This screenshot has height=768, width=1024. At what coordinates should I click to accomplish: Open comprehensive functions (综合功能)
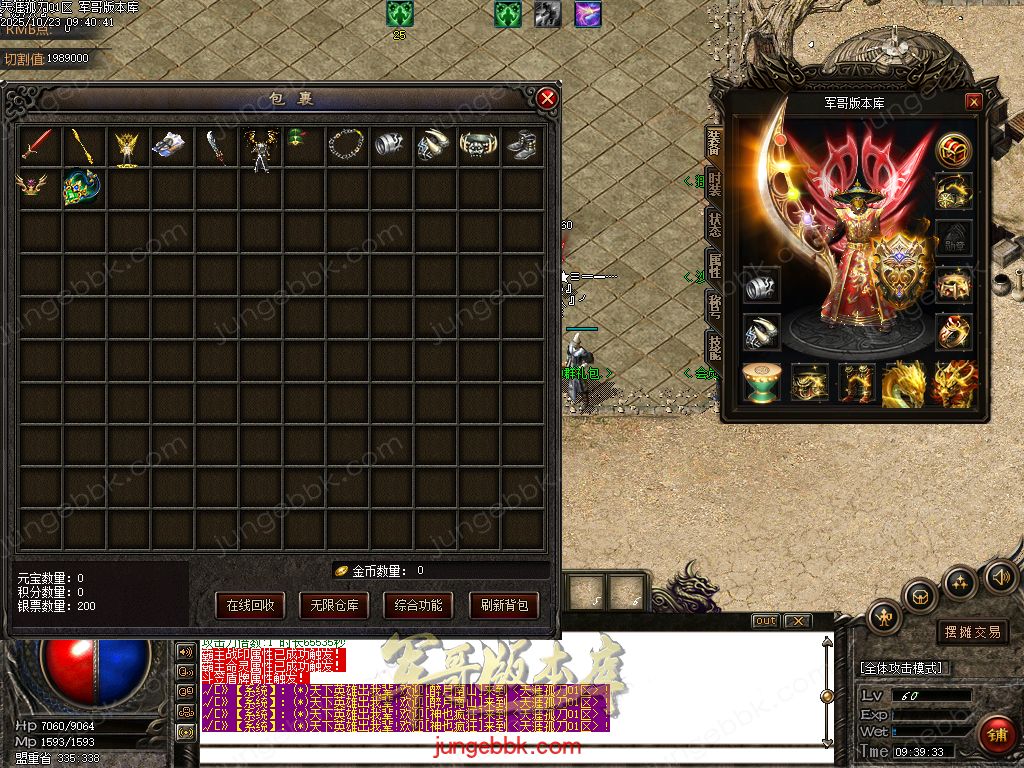pos(419,605)
